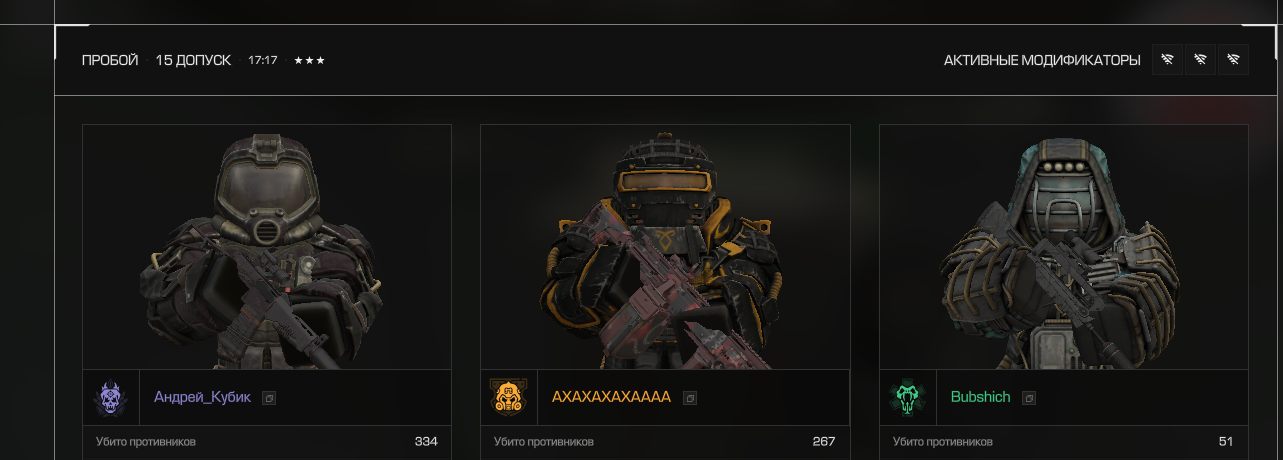Copy the nickname Bubshich

pyautogui.click(x=1029, y=398)
